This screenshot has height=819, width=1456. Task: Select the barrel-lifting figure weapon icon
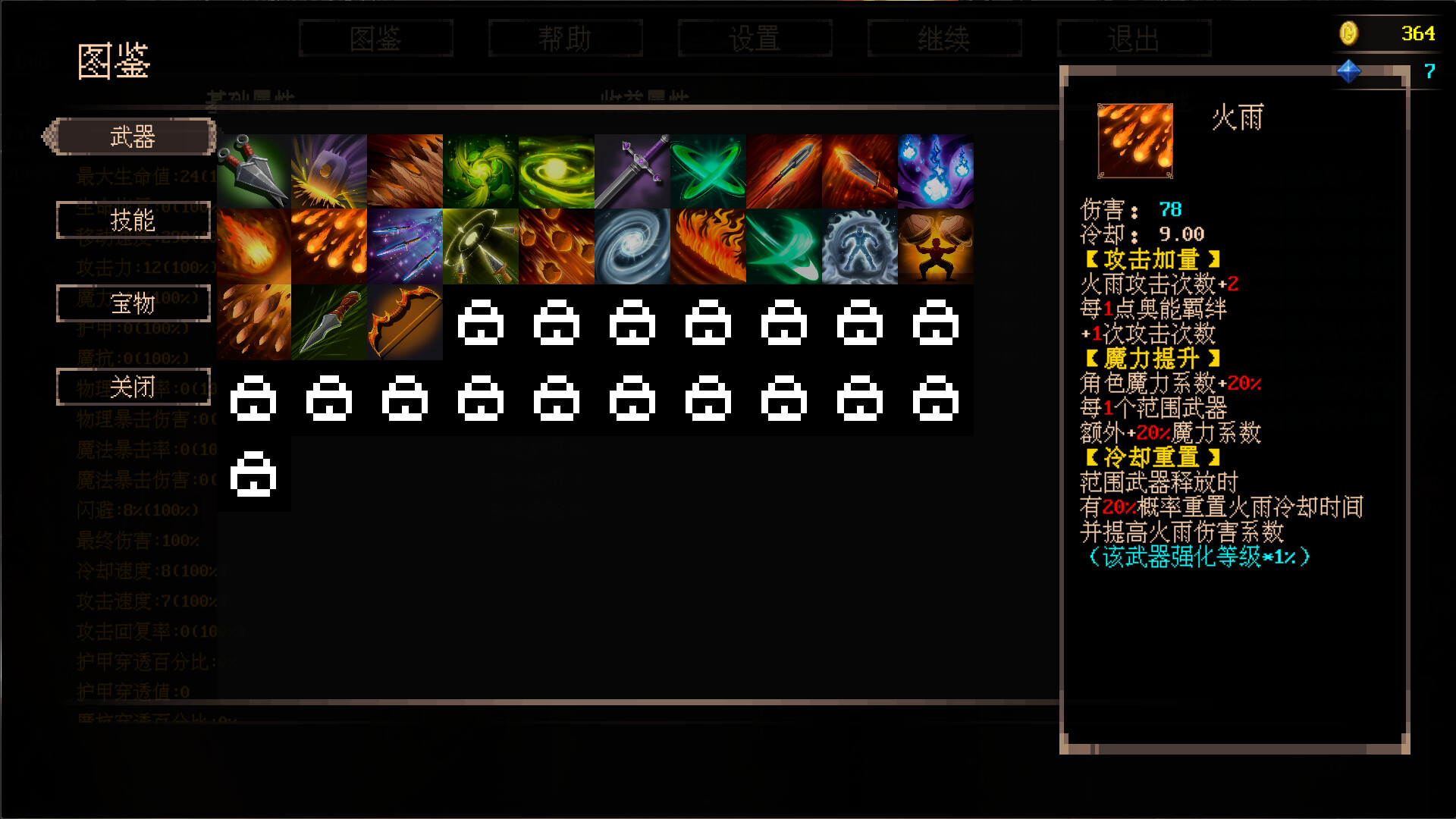pos(936,245)
